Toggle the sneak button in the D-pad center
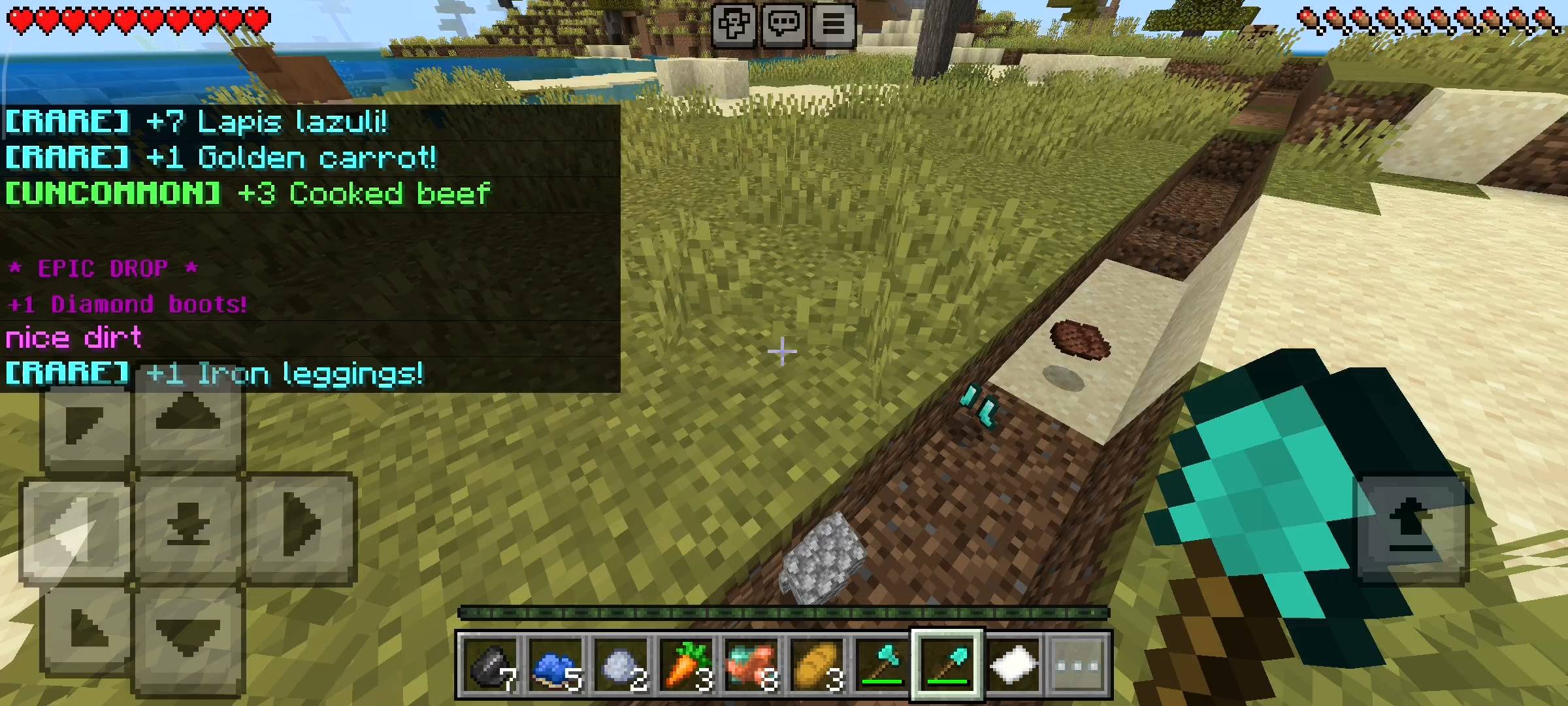Image resolution: width=1568 pixels, height=706 pixels. click(188, 527)
